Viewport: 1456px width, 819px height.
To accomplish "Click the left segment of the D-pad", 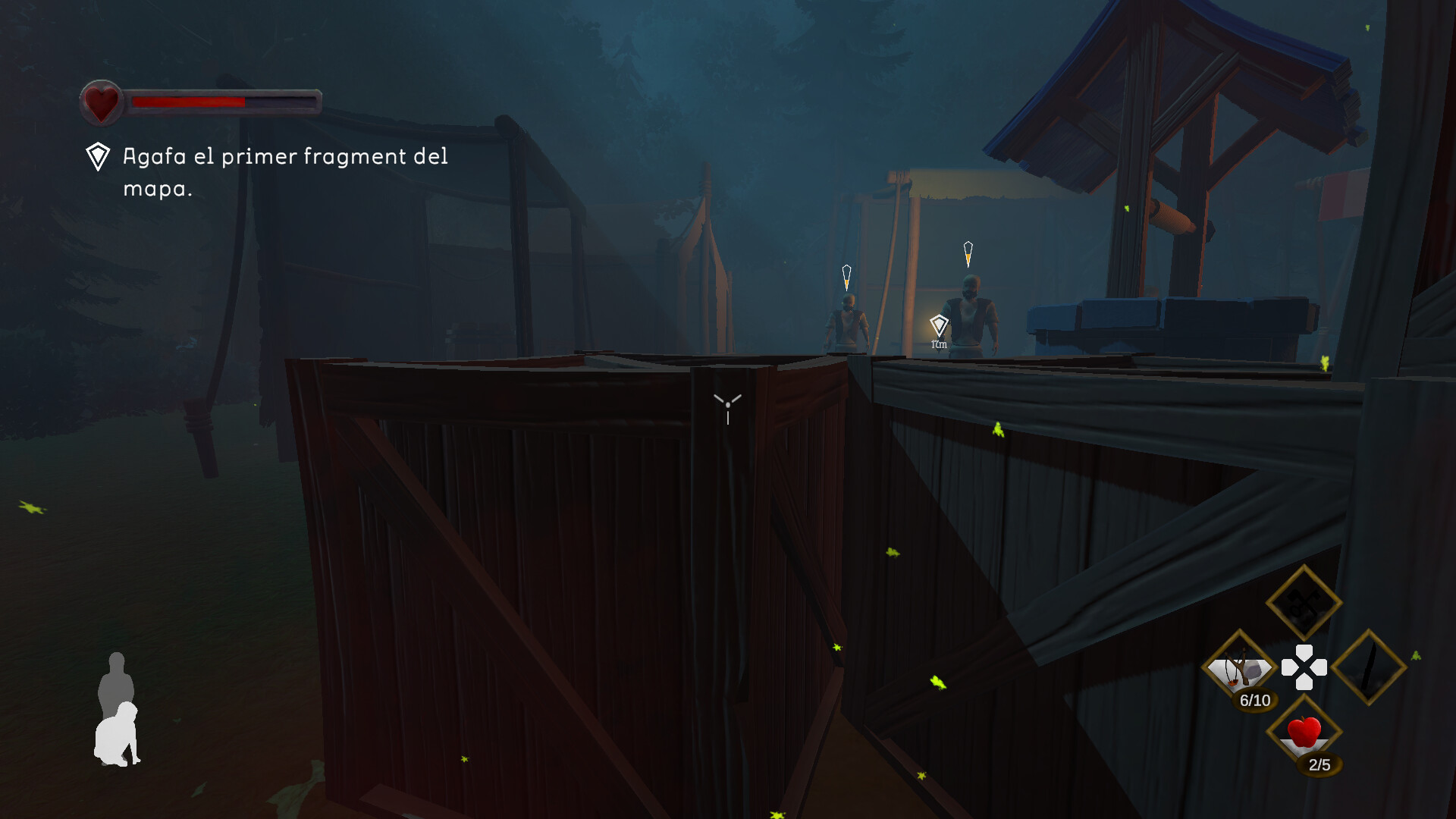I will [1288, 666].
